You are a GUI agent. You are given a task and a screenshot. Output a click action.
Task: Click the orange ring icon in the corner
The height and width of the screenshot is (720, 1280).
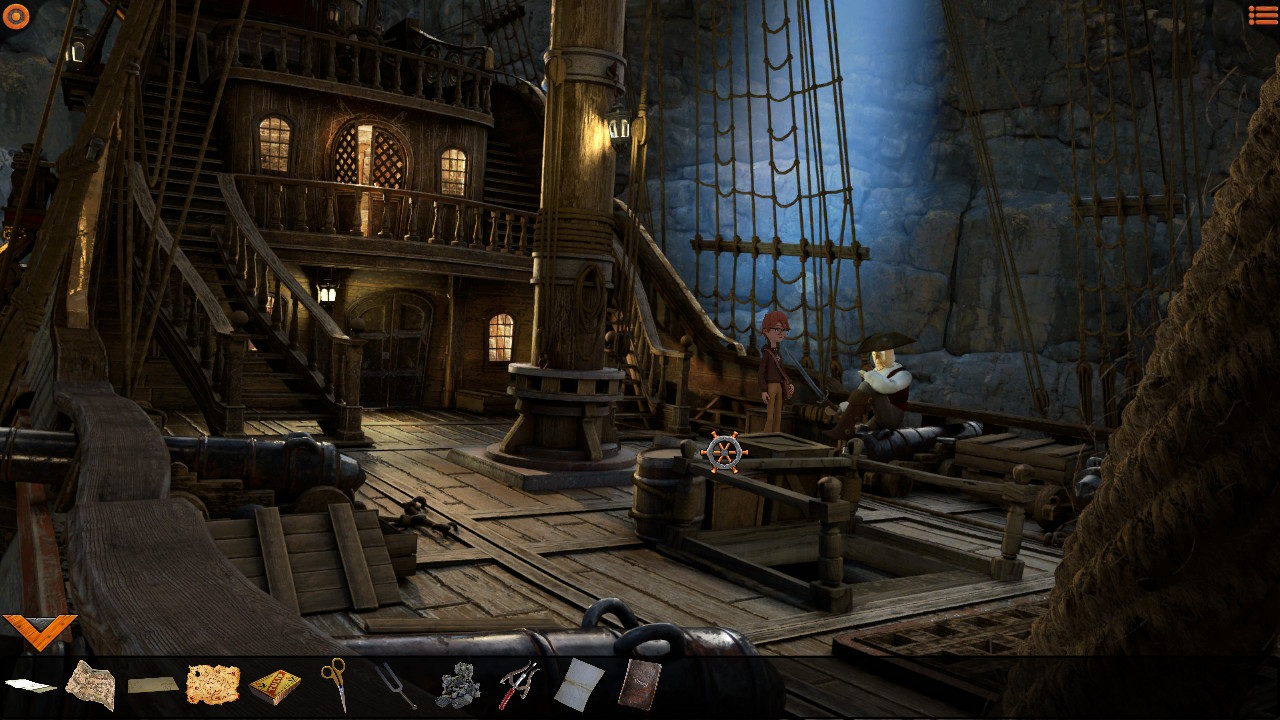coord(16,15)
